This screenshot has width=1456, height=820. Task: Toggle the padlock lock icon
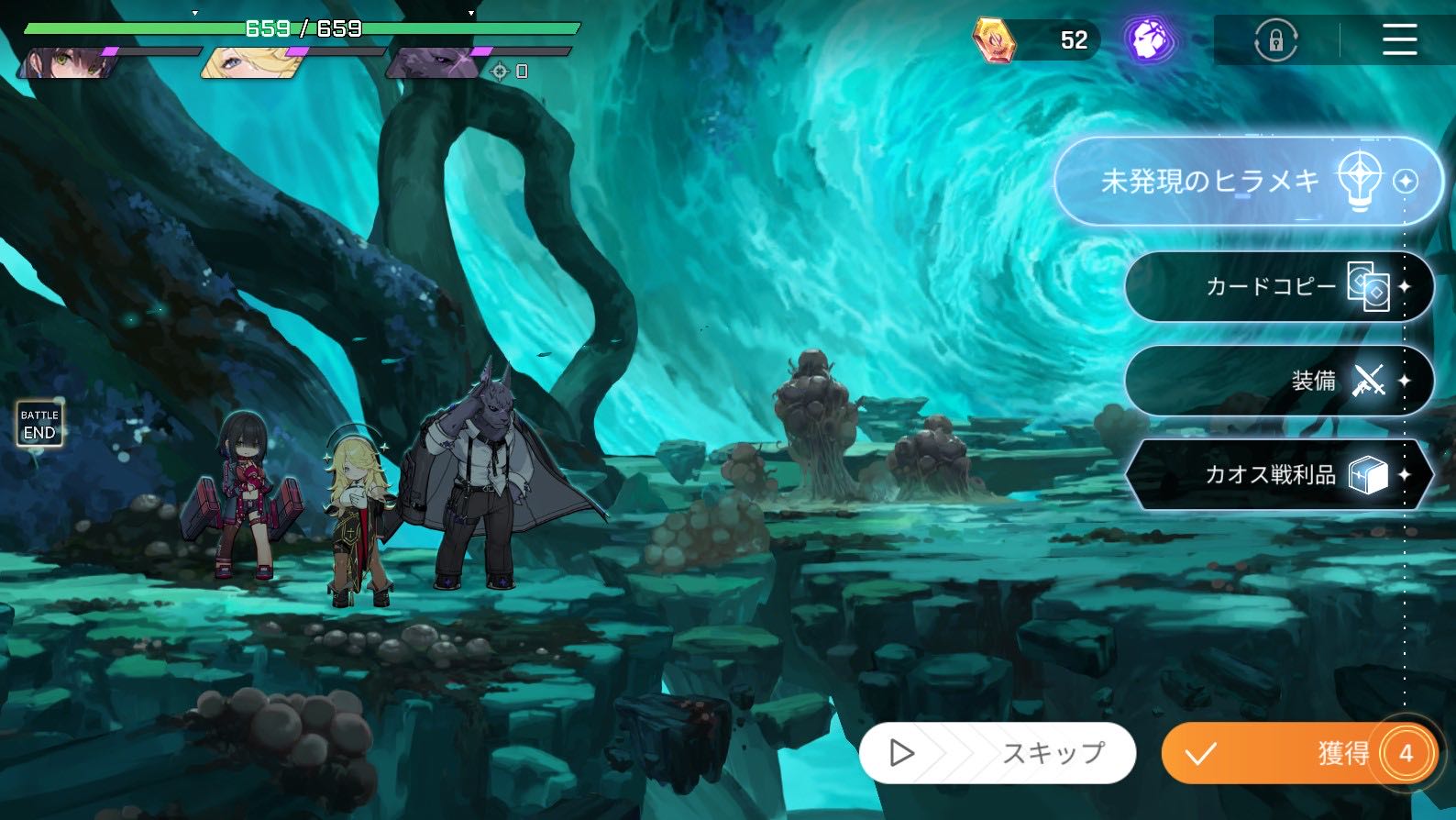pyautogui.click(x=1275, y=41)
